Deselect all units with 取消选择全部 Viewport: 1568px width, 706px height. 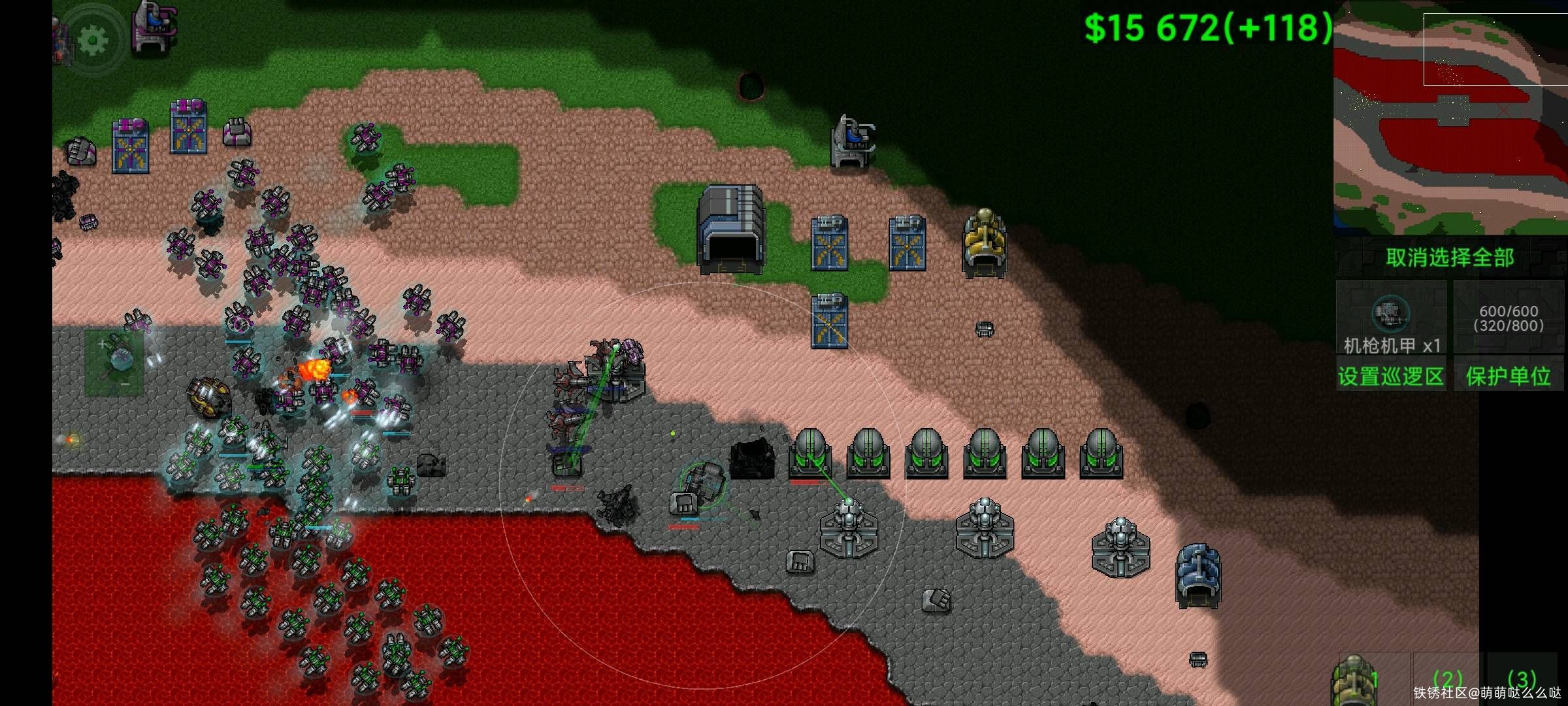click(x=1450, y=258)
